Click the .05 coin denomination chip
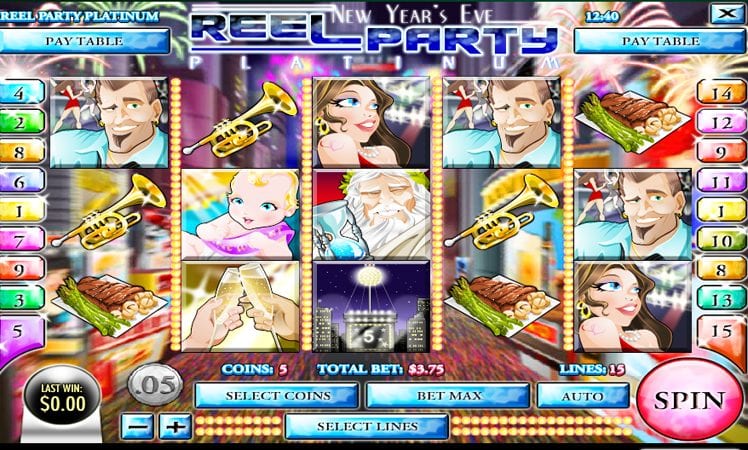Screen dimensions: 748x450 (153, 383)
